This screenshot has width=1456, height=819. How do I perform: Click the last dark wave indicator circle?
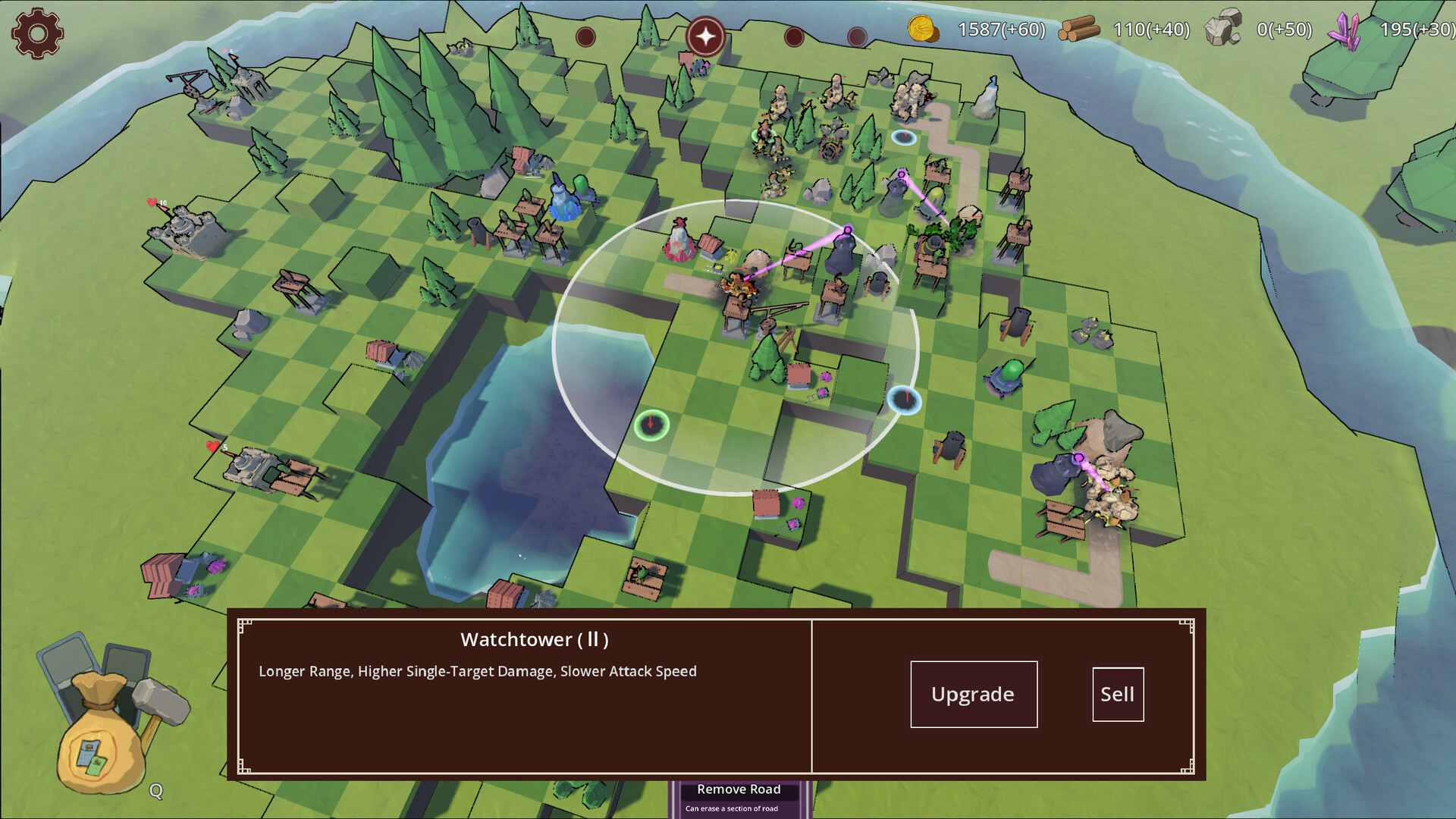858,35
